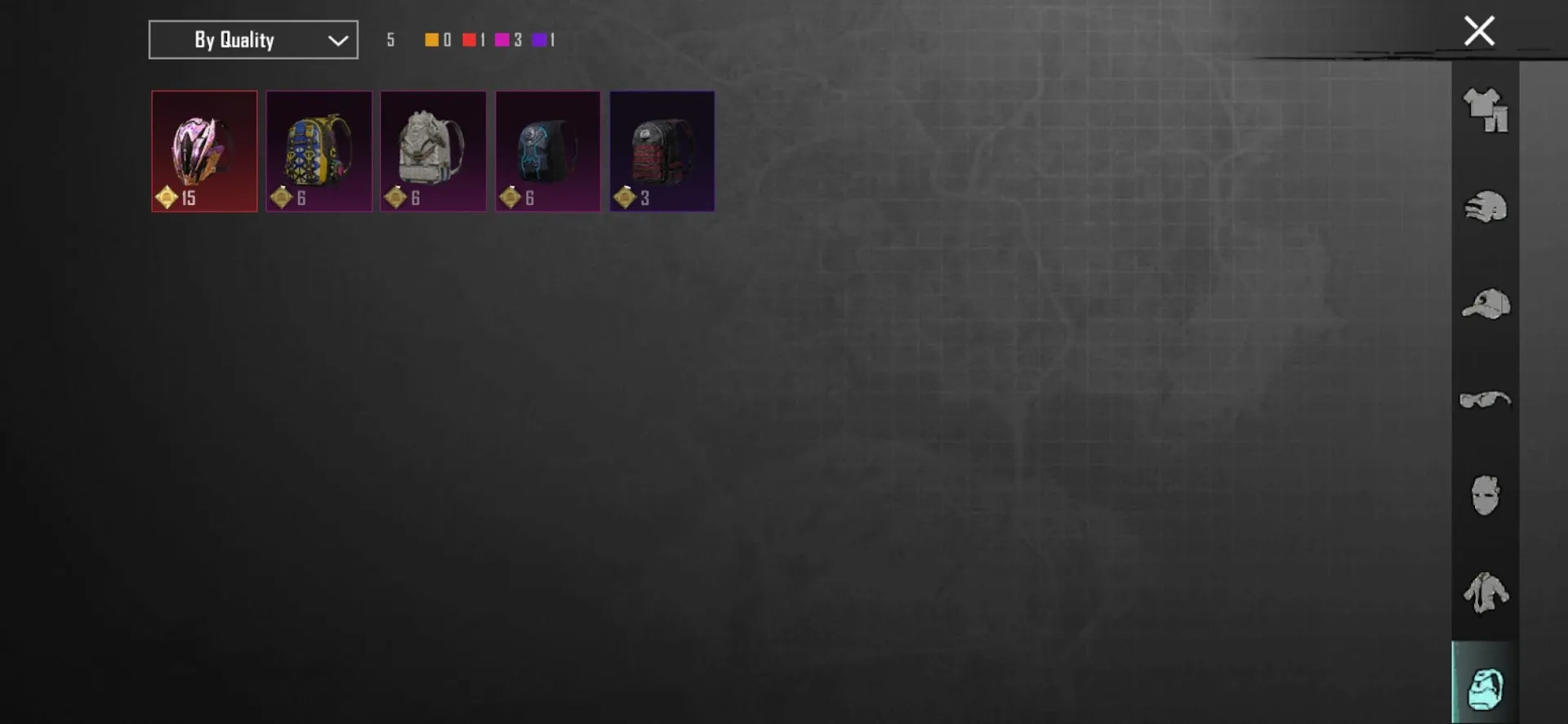1568x724 pixels.
Task: Collapse the By Quality selector
Action: coord(252,39)
